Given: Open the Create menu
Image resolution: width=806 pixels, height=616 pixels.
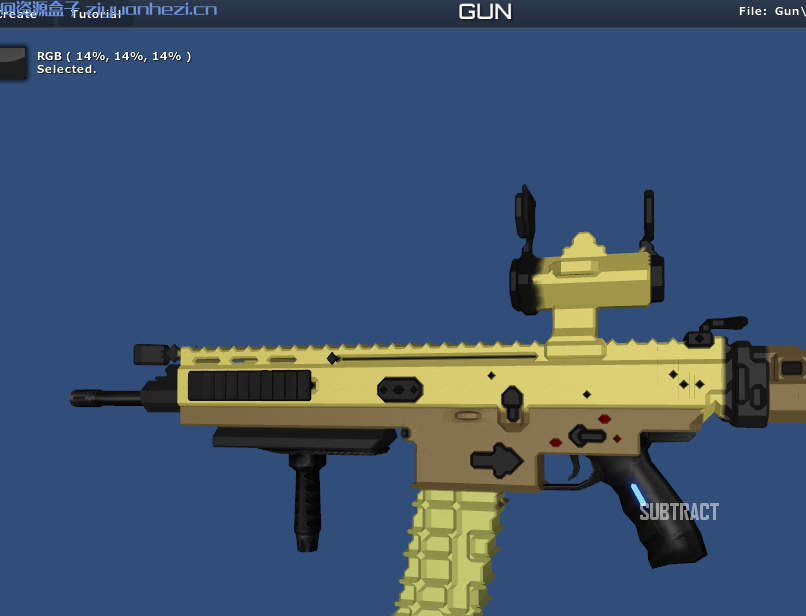Looking at the screenshot, I should [18, 15].
